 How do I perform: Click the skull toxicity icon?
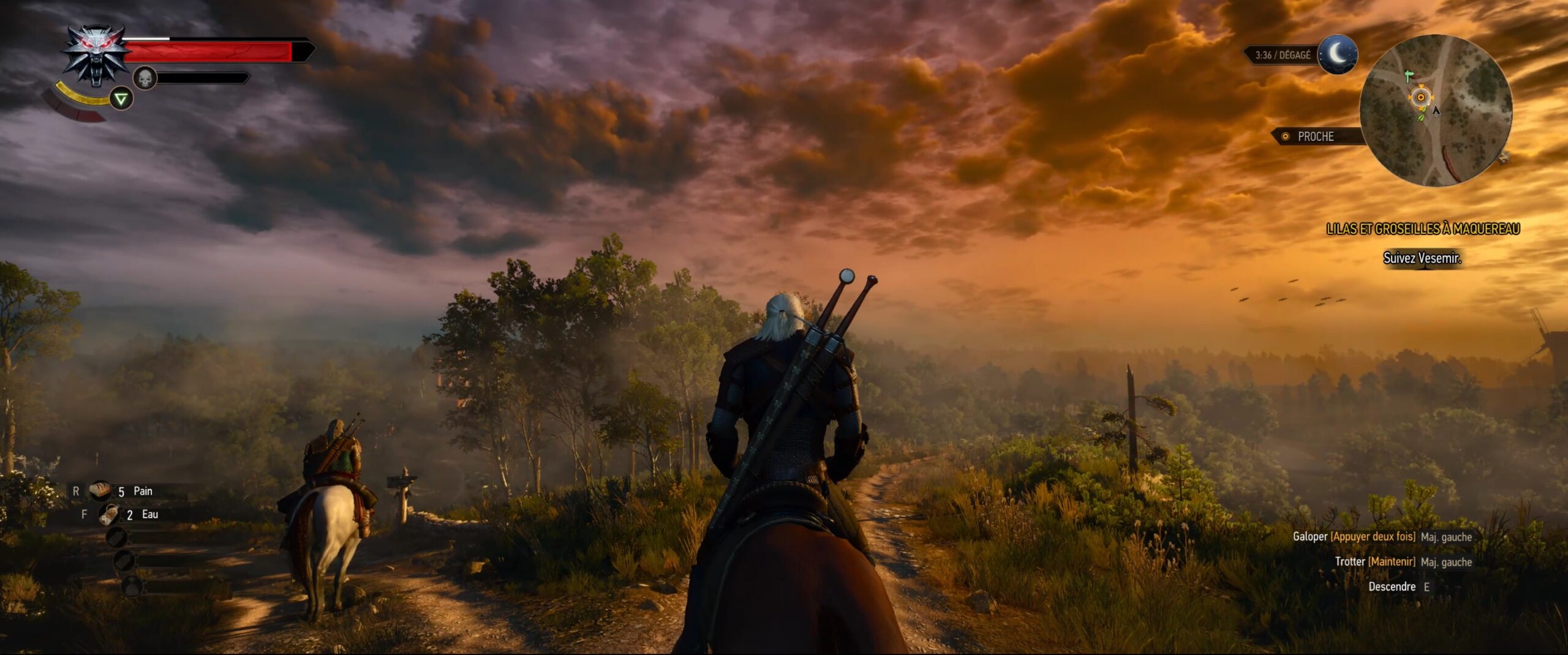145,78
